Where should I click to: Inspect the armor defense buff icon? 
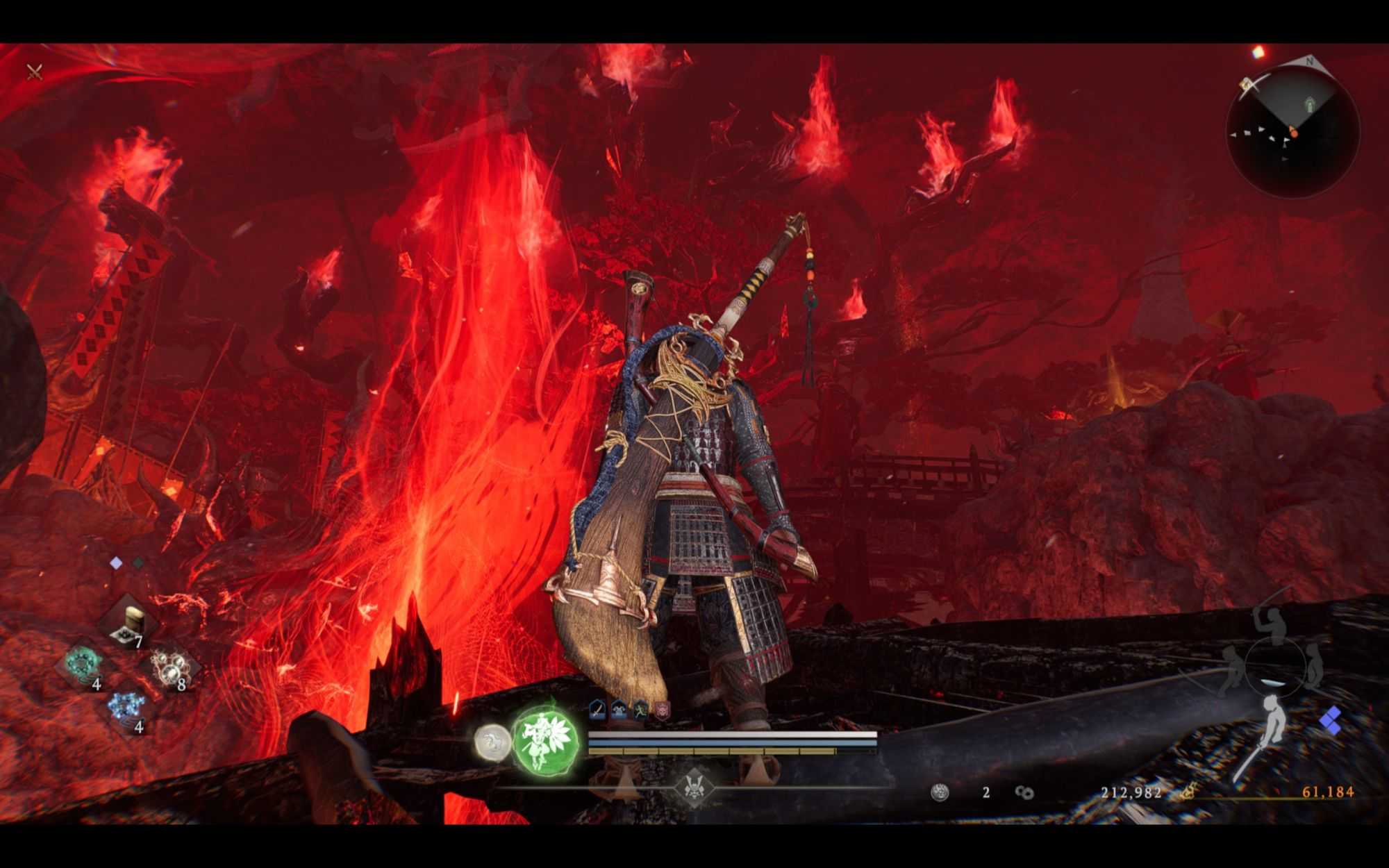point(618,709)
